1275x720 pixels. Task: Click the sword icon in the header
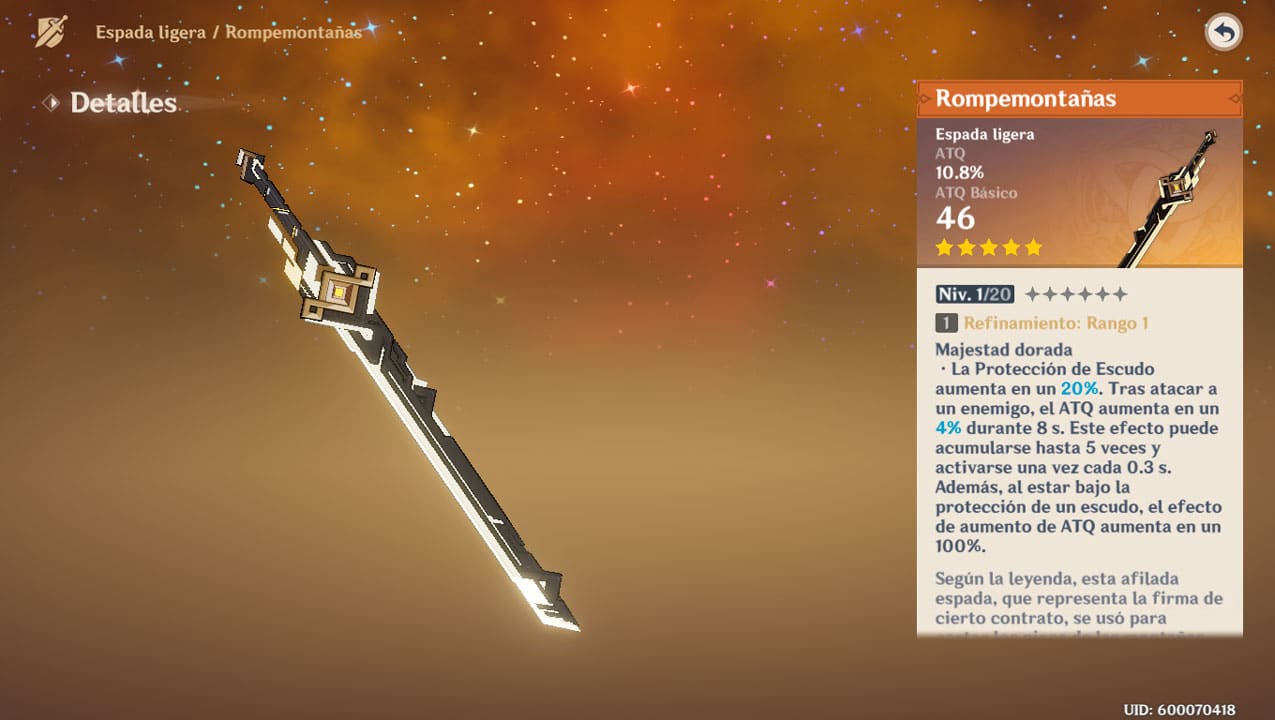(51, 32)
